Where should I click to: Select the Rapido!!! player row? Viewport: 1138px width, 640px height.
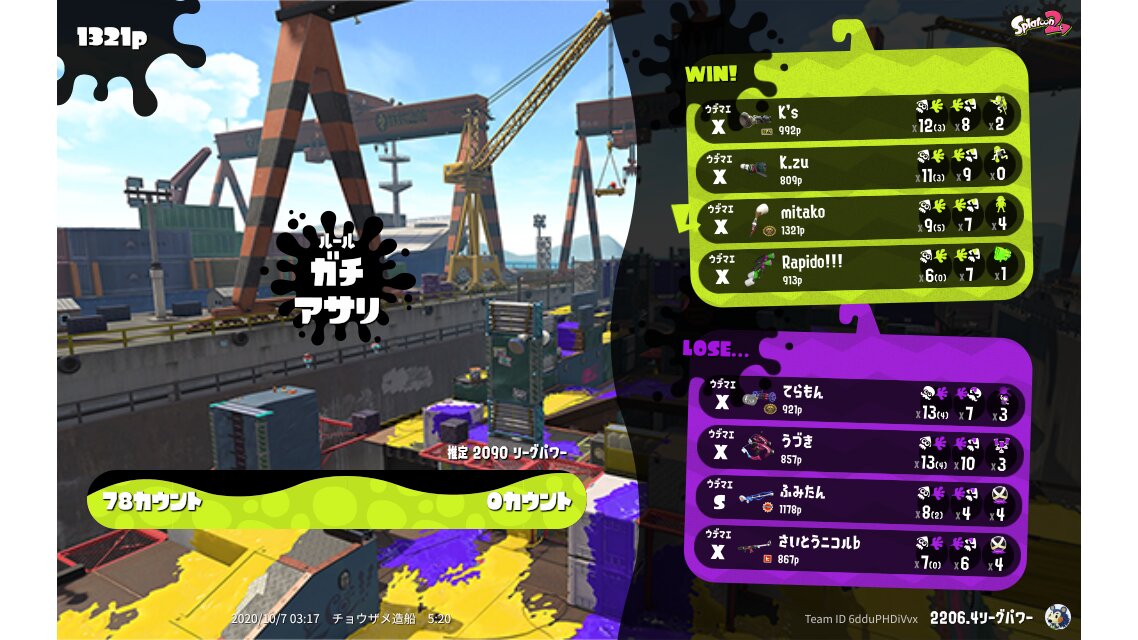tap(860, 268)
